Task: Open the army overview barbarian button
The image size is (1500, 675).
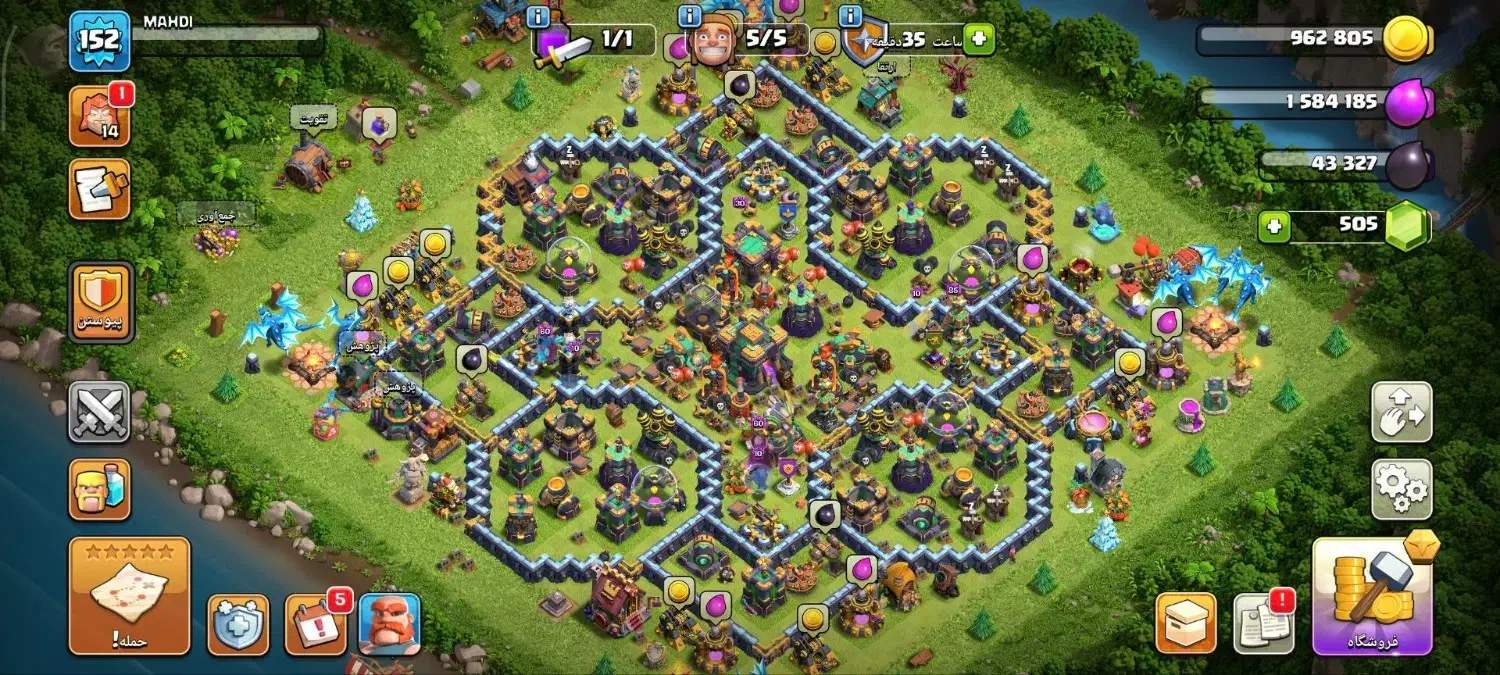Action: (99, 489)
